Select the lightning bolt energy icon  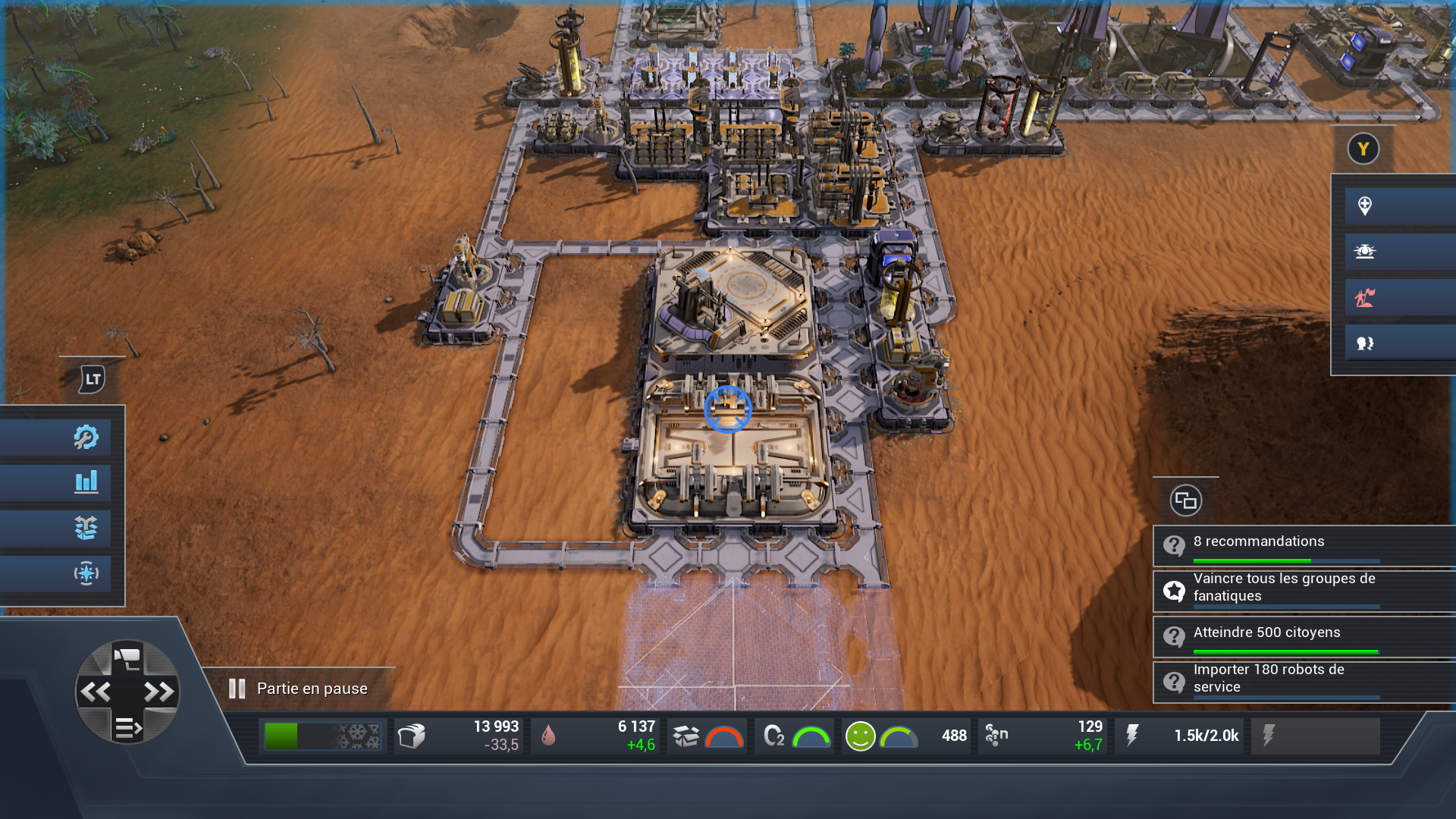[x=1131, y=736]
